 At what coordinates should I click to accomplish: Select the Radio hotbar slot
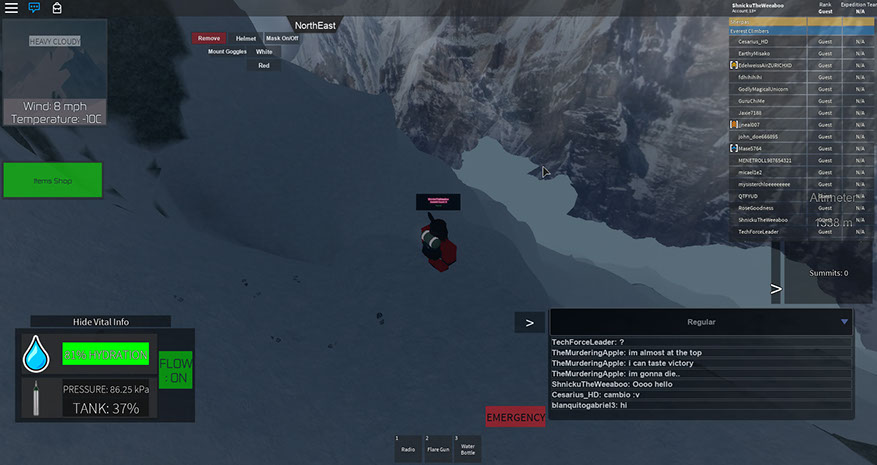coord(408,446)
